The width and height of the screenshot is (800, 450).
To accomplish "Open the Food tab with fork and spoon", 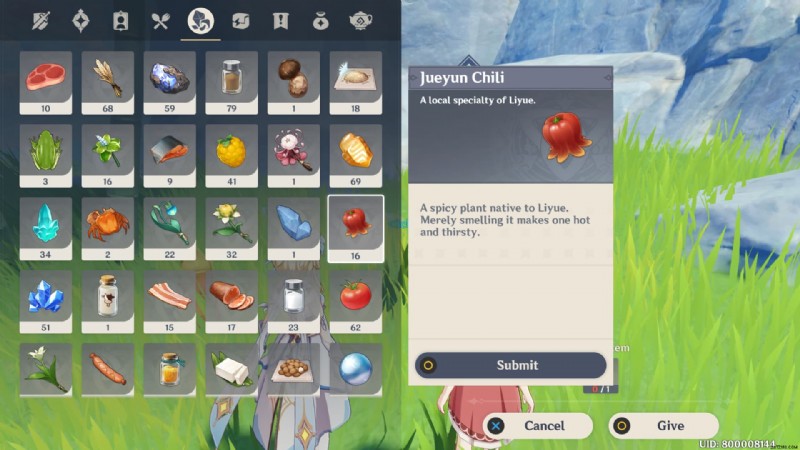I will (x=160, y=20).
